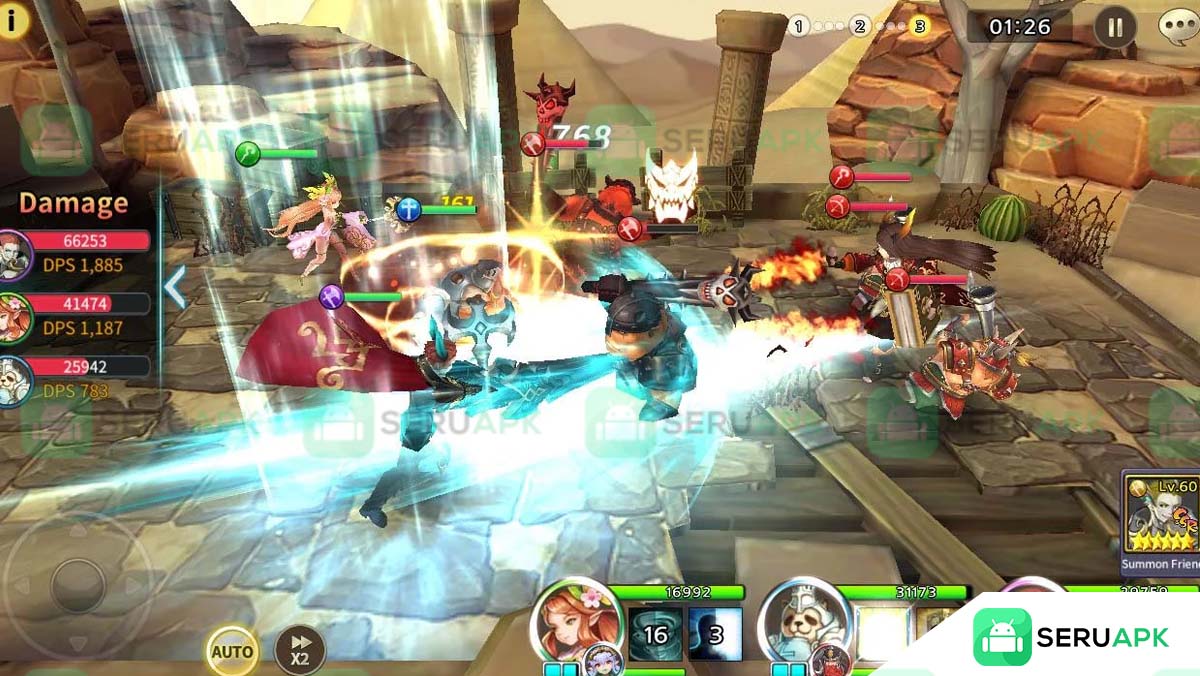Screen dimensions: 1200x676
Task: Use the virtual joystick pad
Action: click(x=77, y=585)
